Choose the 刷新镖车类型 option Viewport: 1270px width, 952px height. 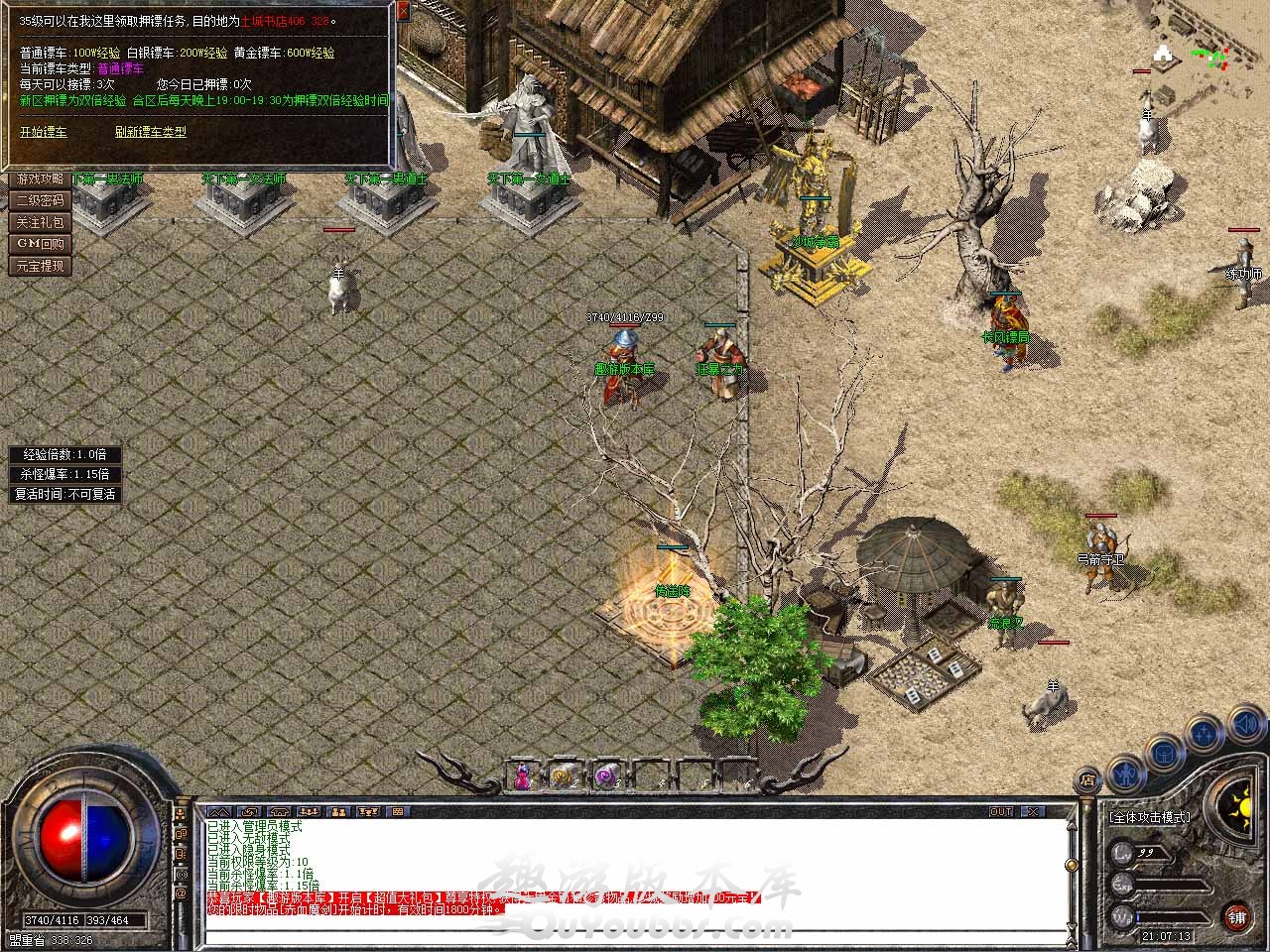pos(150,132)
